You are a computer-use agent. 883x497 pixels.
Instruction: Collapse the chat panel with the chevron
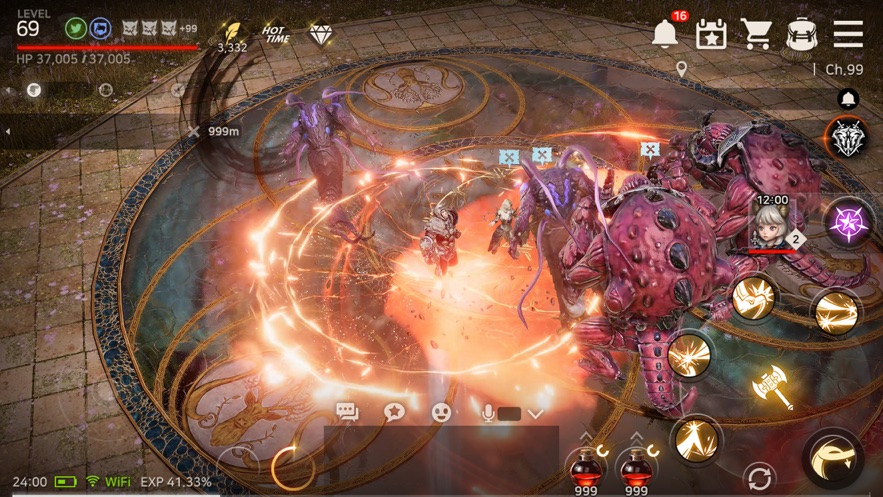pos(535,413)
